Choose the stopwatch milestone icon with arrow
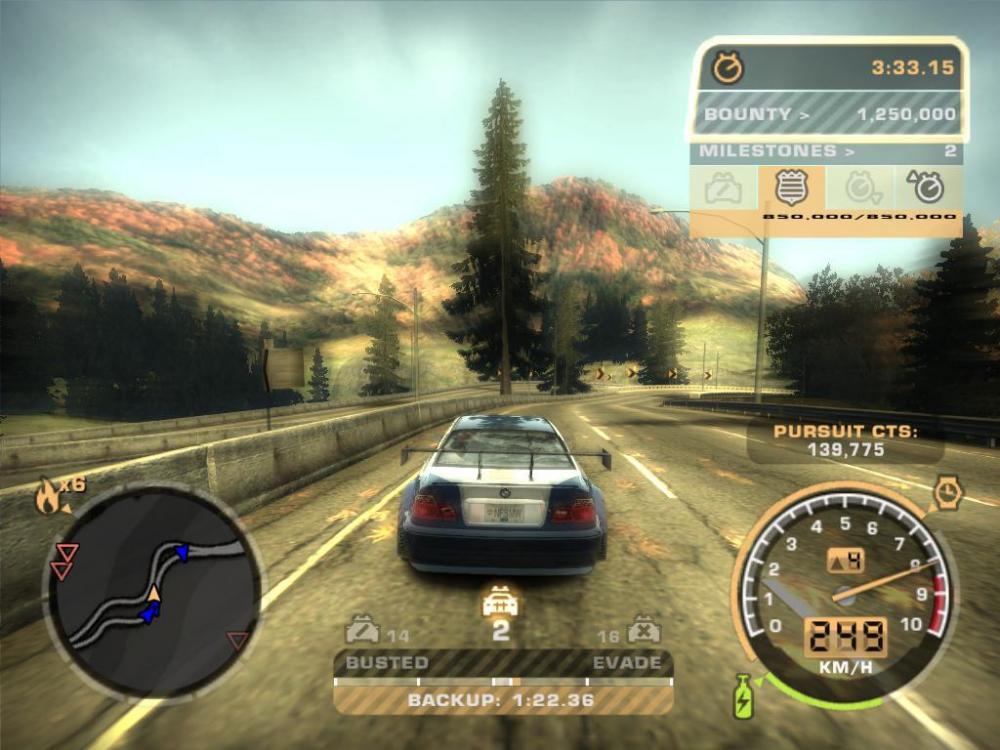 pos(926,187)
